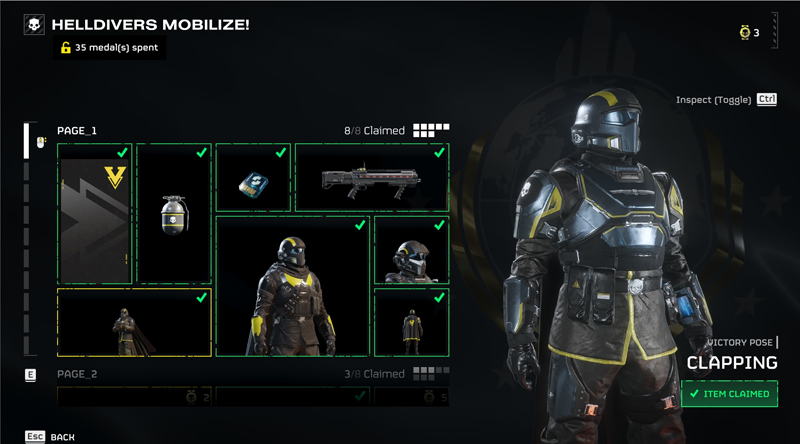Select the yellow chevron player card tile
This screenshot has height=444, width=800.
tap(95, 213)
